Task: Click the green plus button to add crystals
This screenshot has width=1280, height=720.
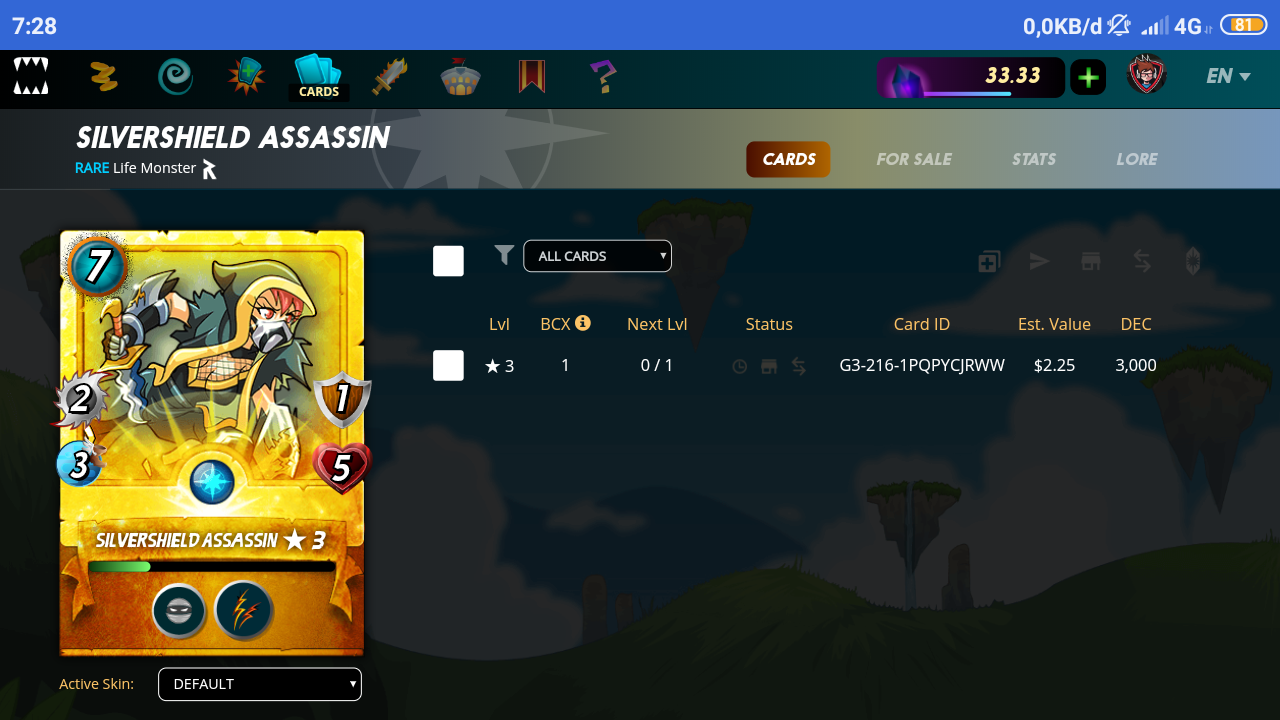Action: click(1088, 77)
